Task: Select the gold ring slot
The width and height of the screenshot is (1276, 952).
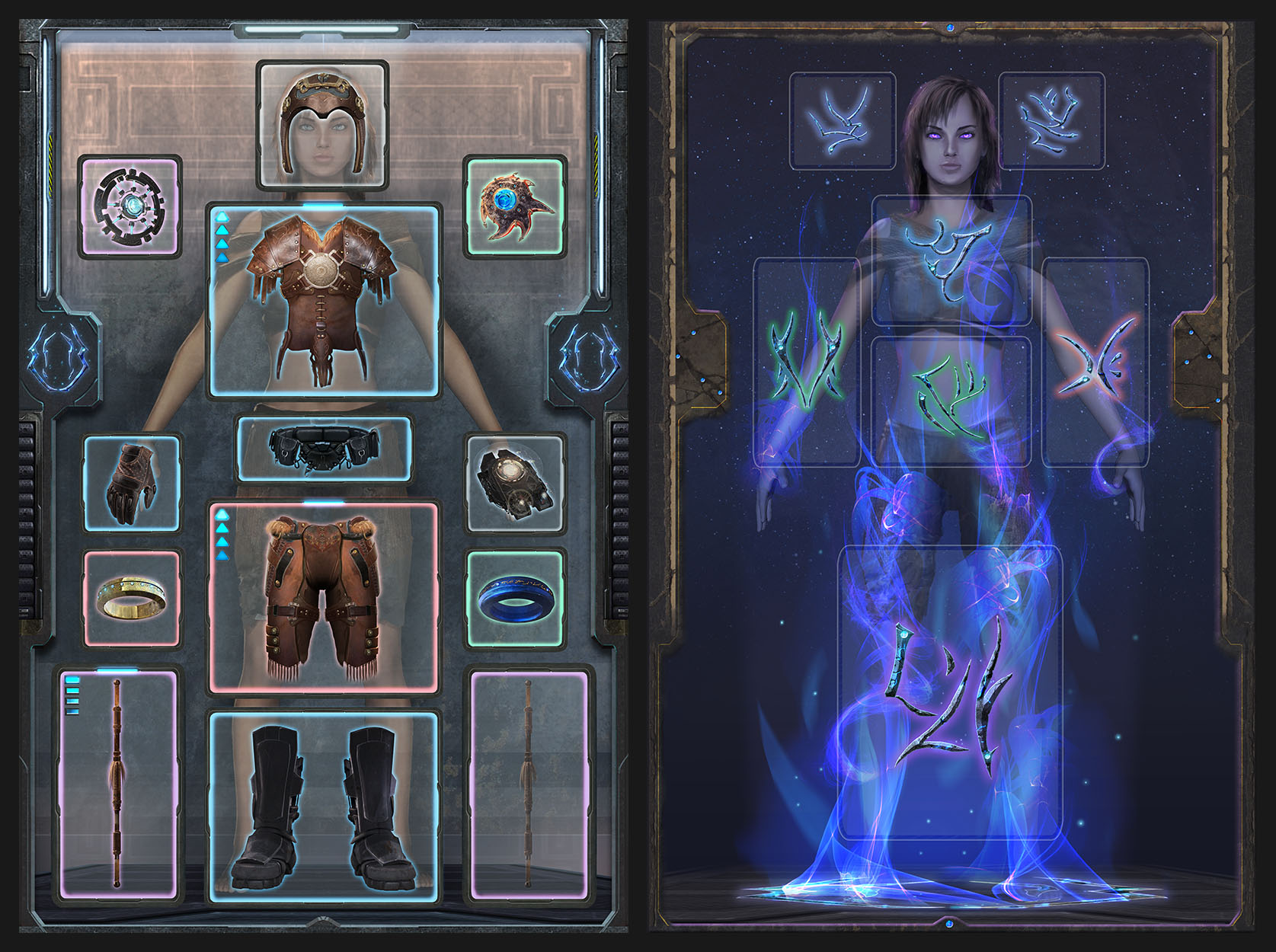Action: pos(132,599)
